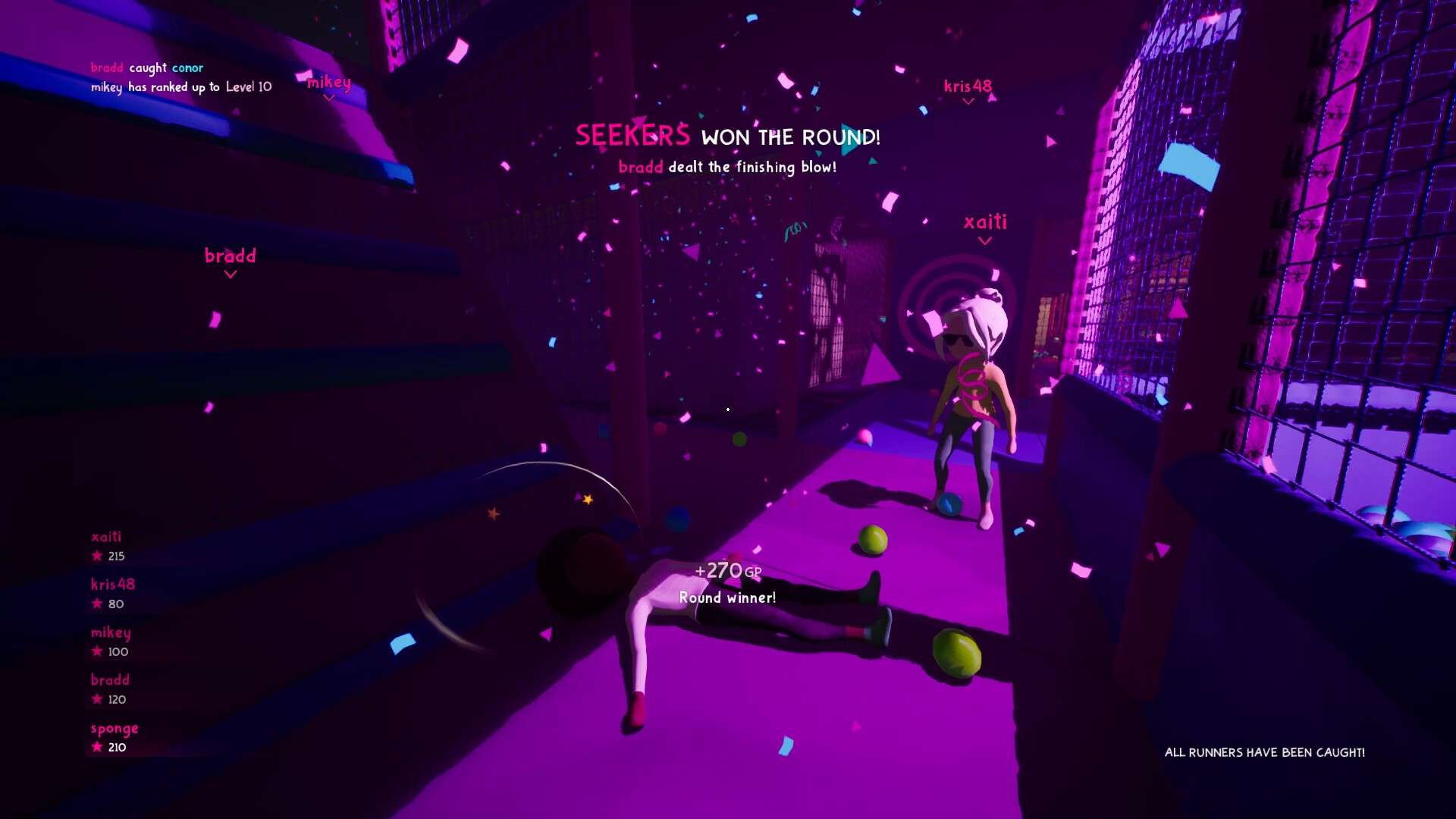Select bradd in the finishing blow message

tap(639, 167)
